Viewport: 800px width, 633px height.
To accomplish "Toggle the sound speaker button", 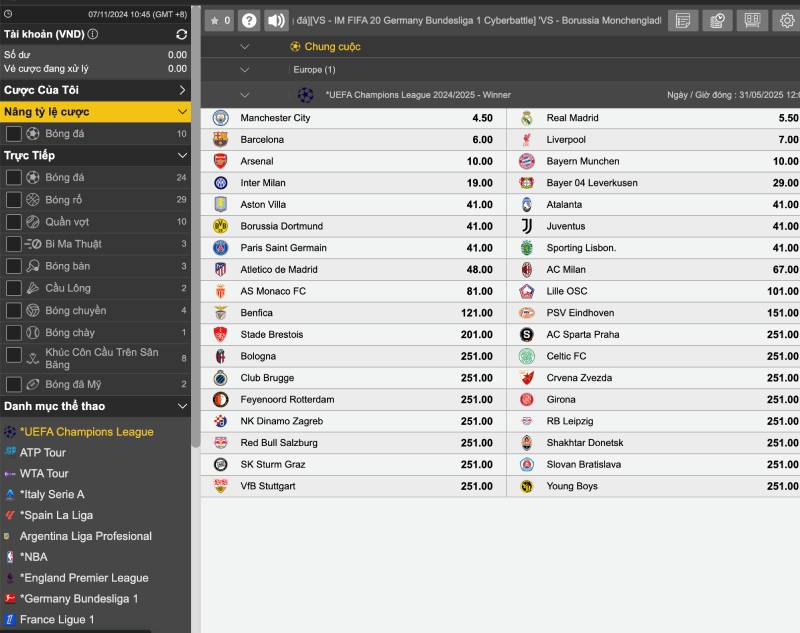I will point(276,20).
